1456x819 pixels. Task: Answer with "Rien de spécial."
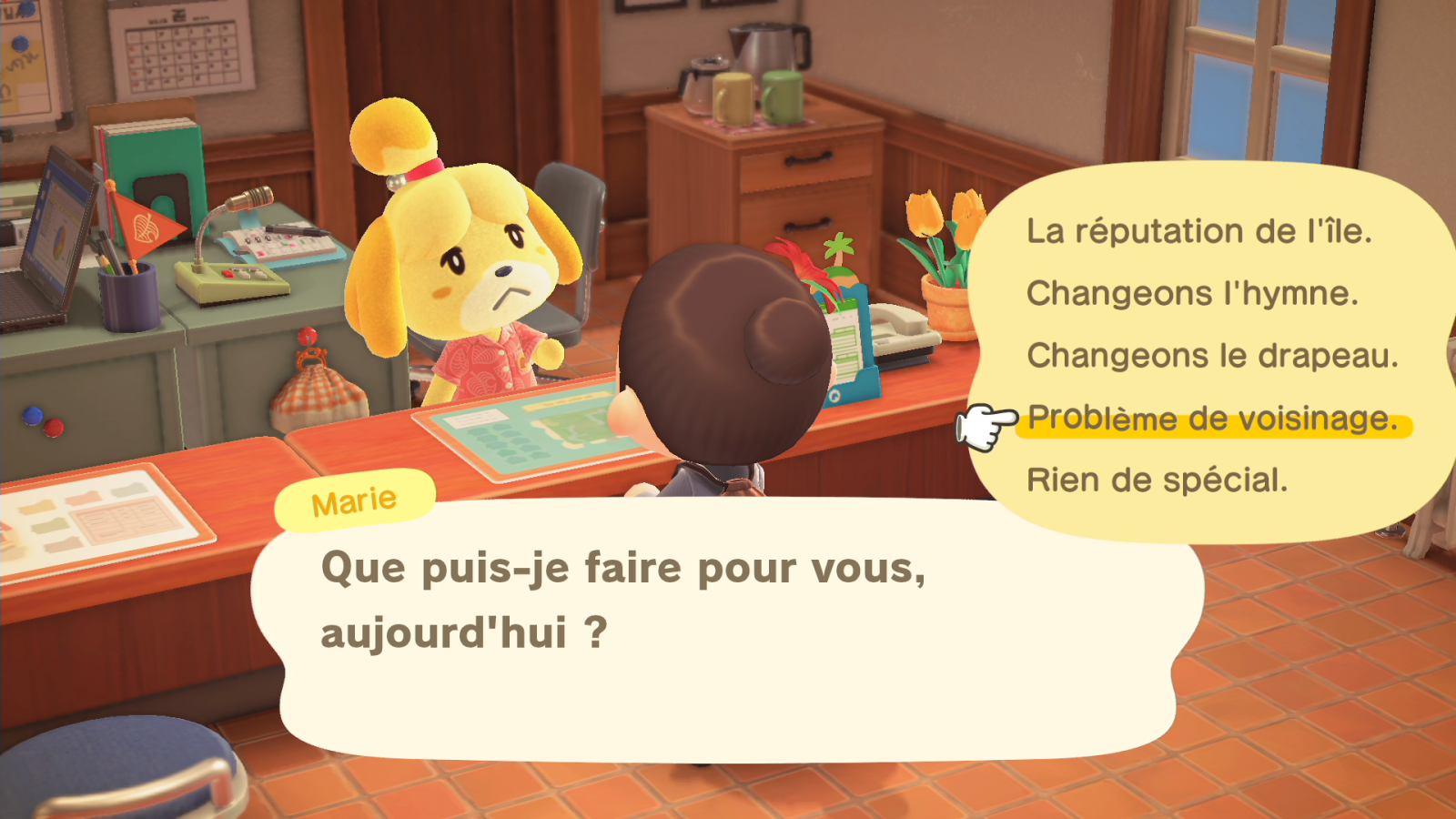(x=1157, y=480)
